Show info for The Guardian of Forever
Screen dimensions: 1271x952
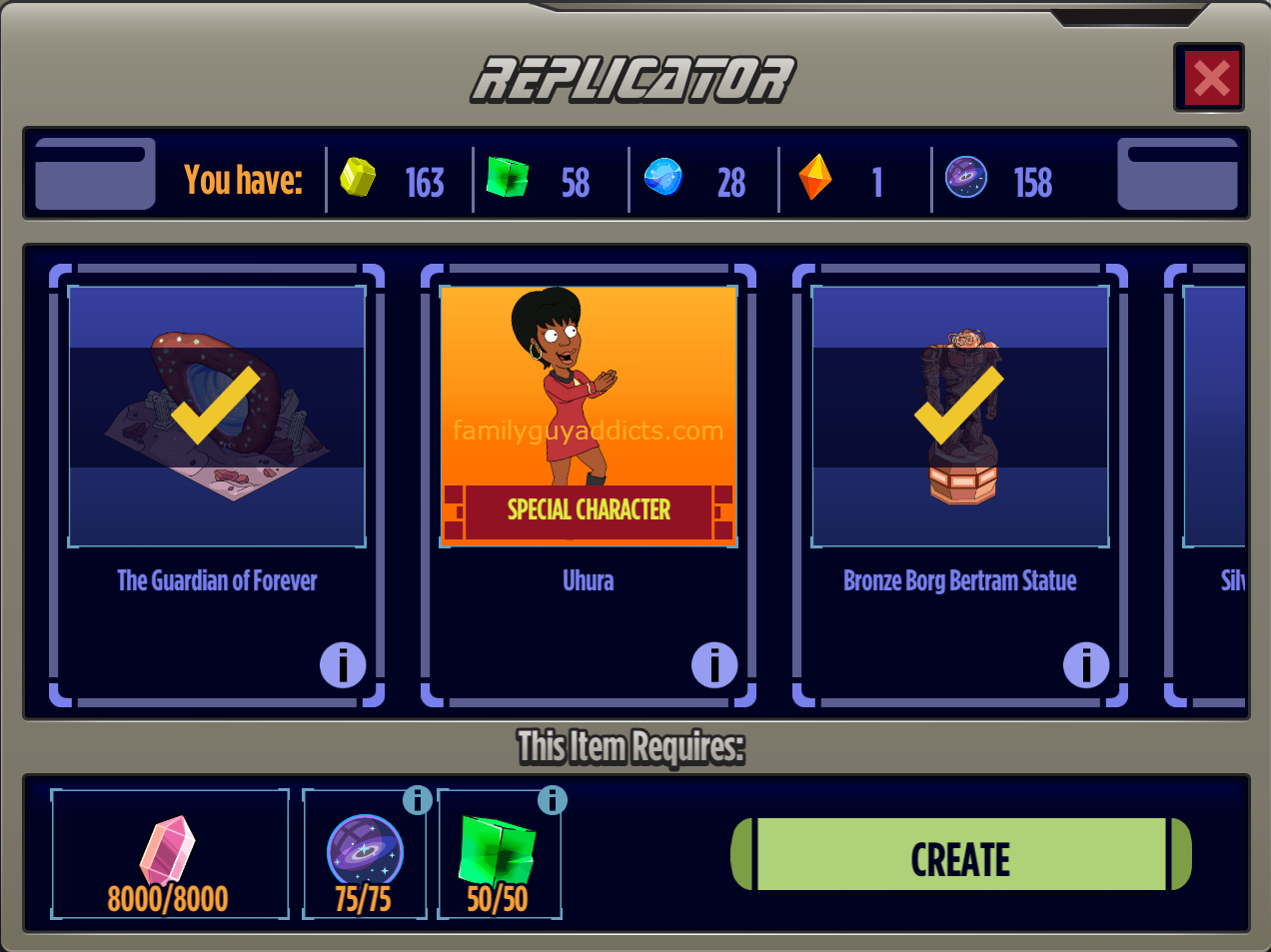[343, 665]
